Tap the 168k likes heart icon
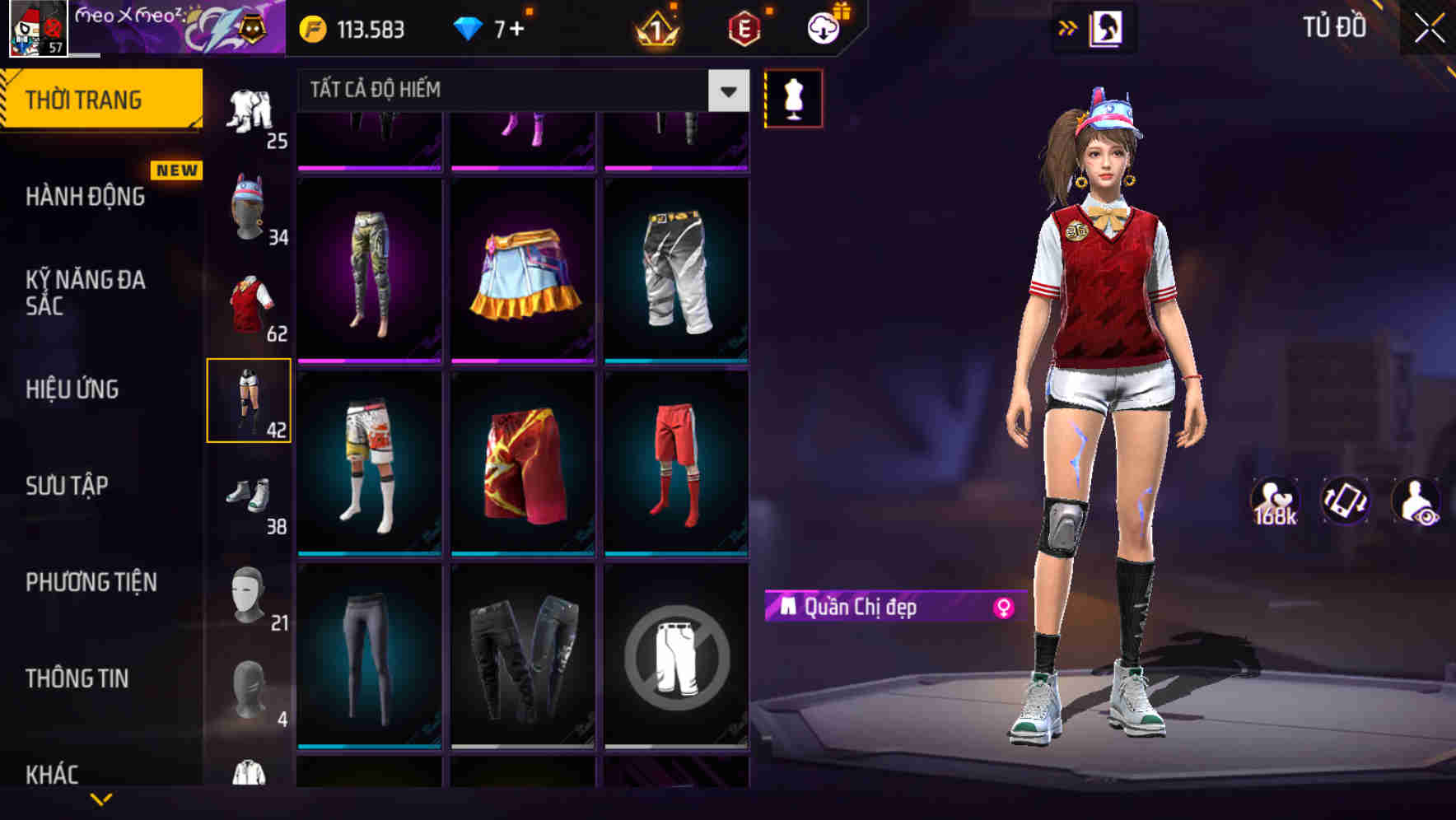This screenshot has height=820, width=1456. 1276,502
